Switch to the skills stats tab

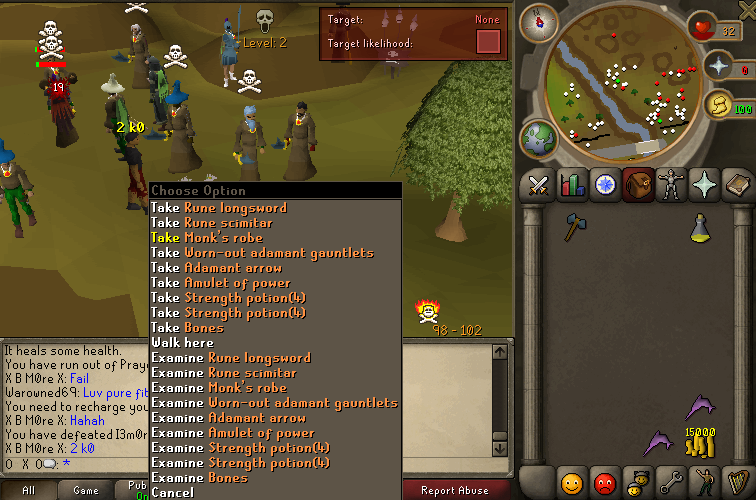572,185
